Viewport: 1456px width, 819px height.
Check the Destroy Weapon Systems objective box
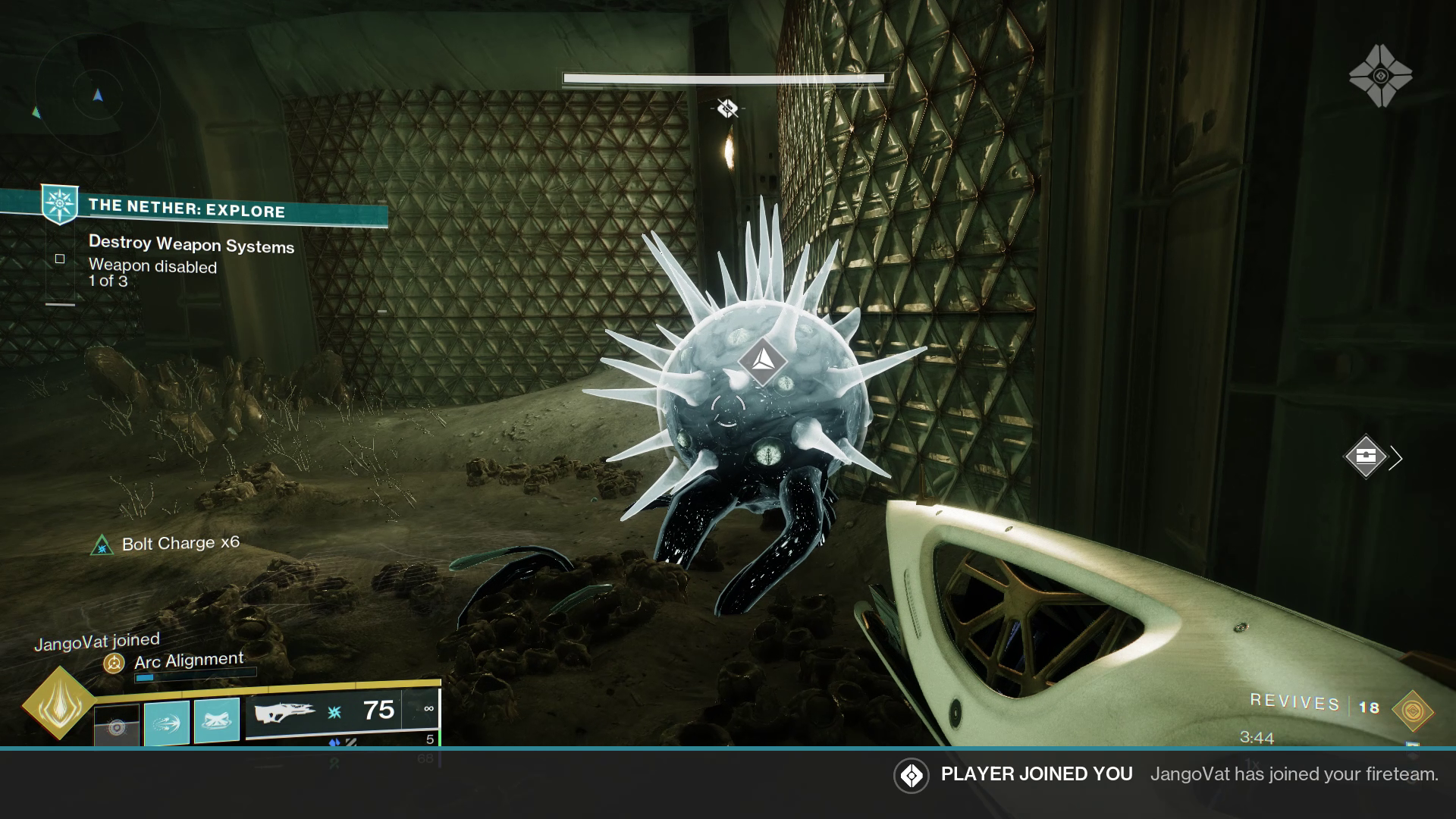(x=59, y=259)
